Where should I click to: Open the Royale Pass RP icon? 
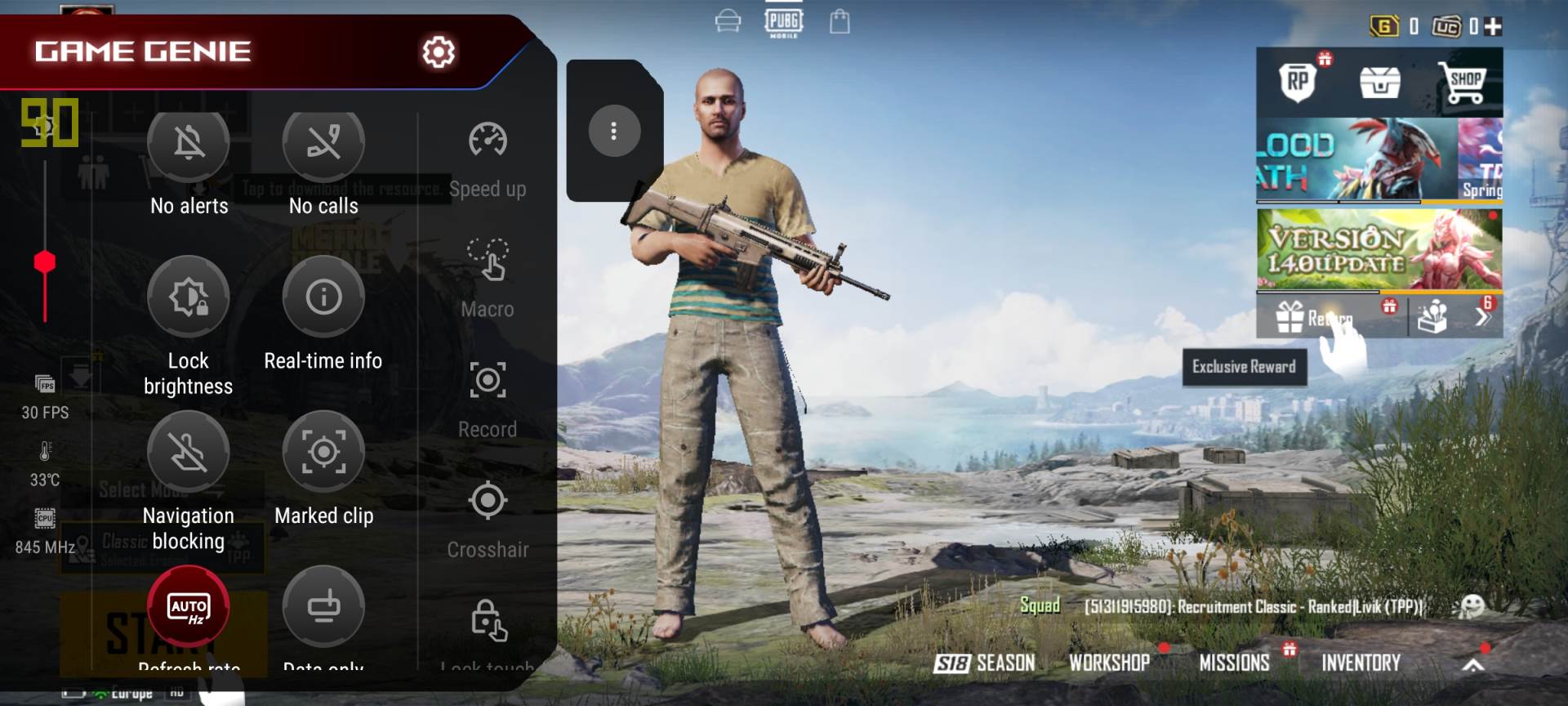[x=1298, y=82]
